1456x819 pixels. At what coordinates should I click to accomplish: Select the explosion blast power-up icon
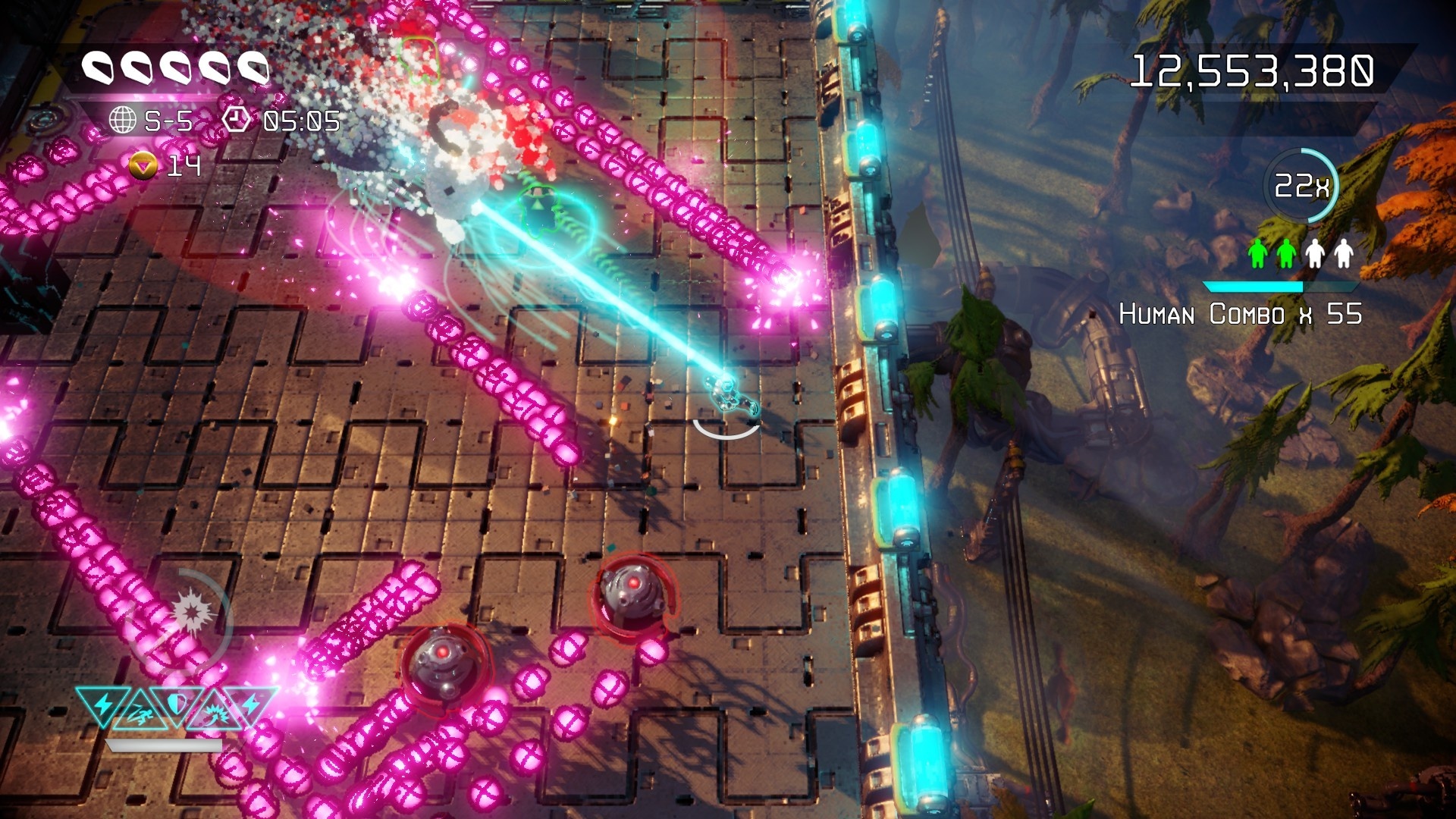215,713
